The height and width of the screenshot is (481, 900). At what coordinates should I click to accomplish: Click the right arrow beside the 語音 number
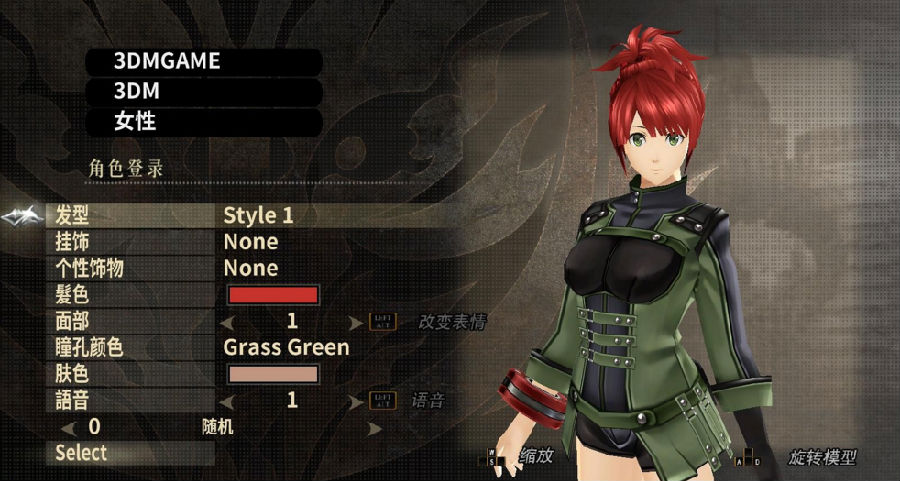click(356, 401)
